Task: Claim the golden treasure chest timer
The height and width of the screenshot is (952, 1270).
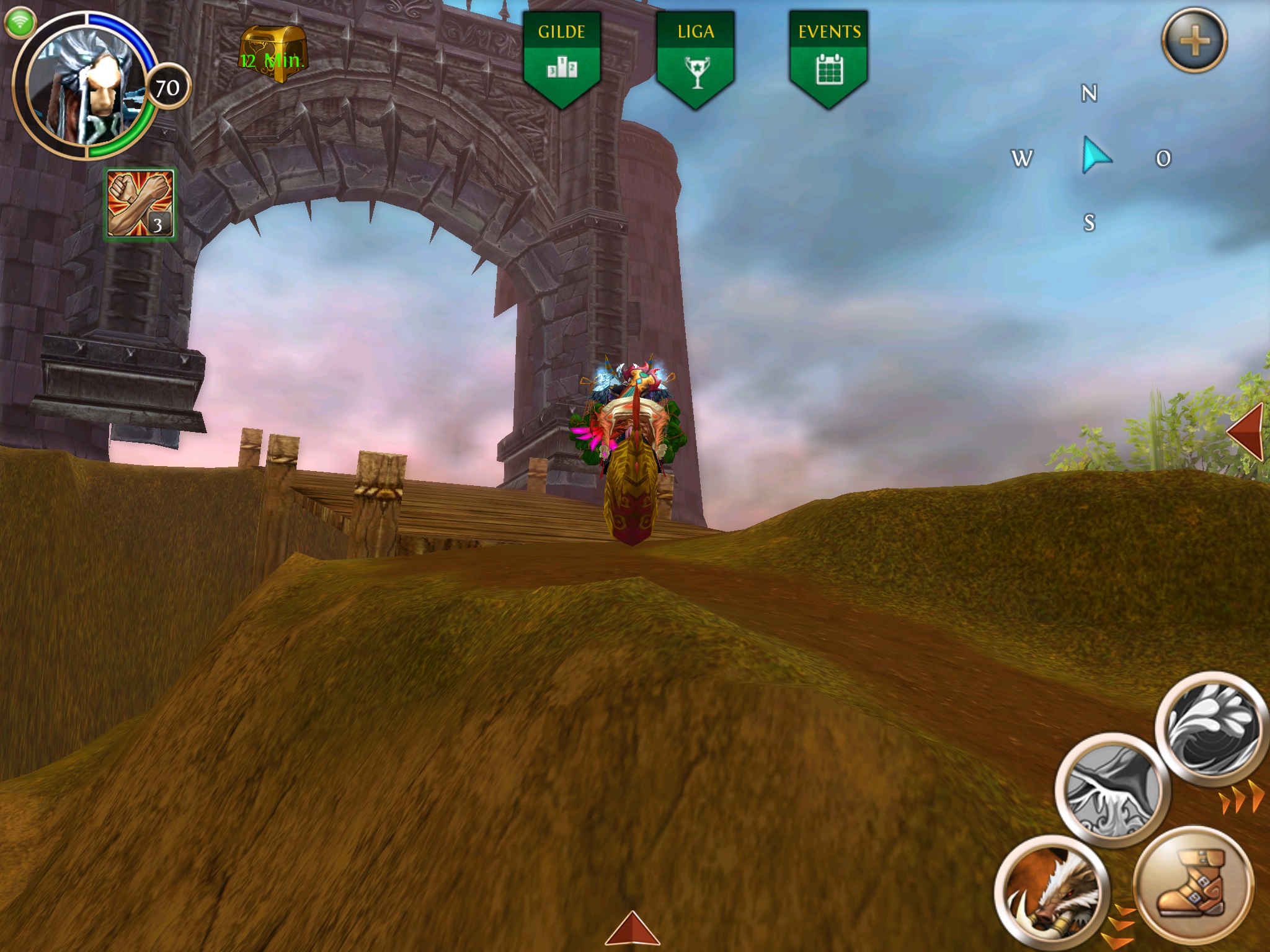Action: coord(273,55)
